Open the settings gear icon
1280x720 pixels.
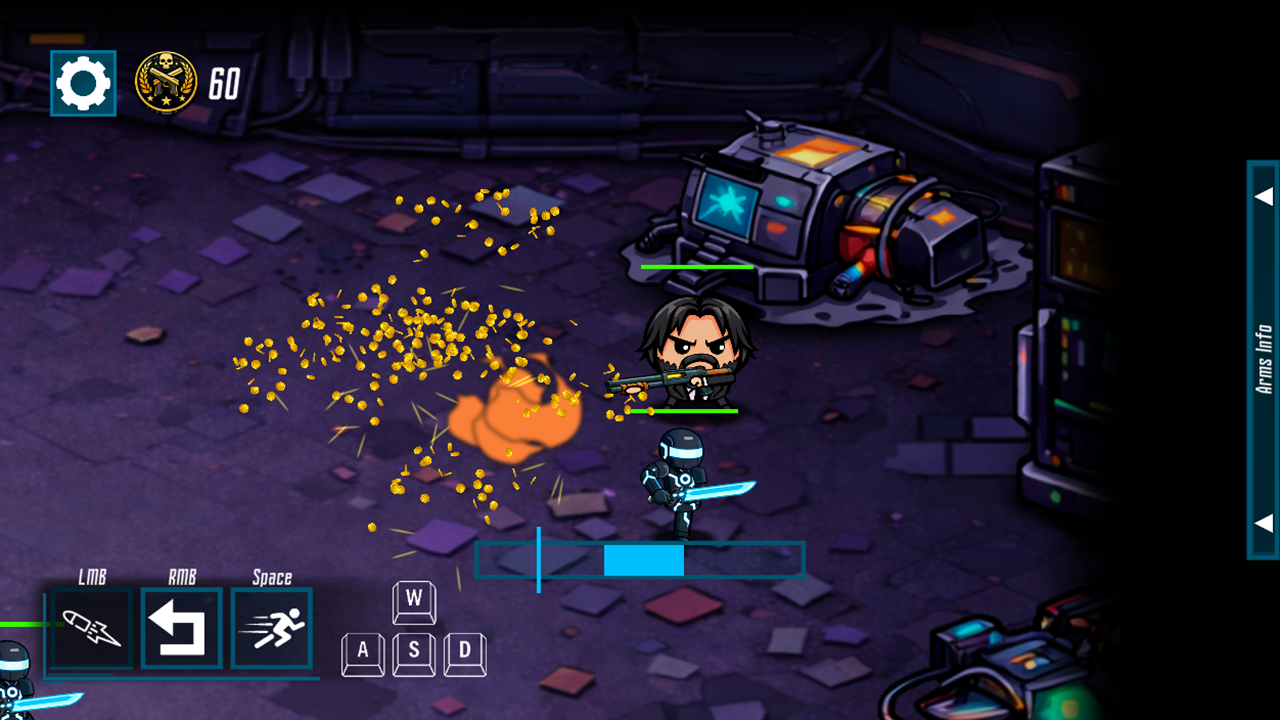tap(82, 82)
